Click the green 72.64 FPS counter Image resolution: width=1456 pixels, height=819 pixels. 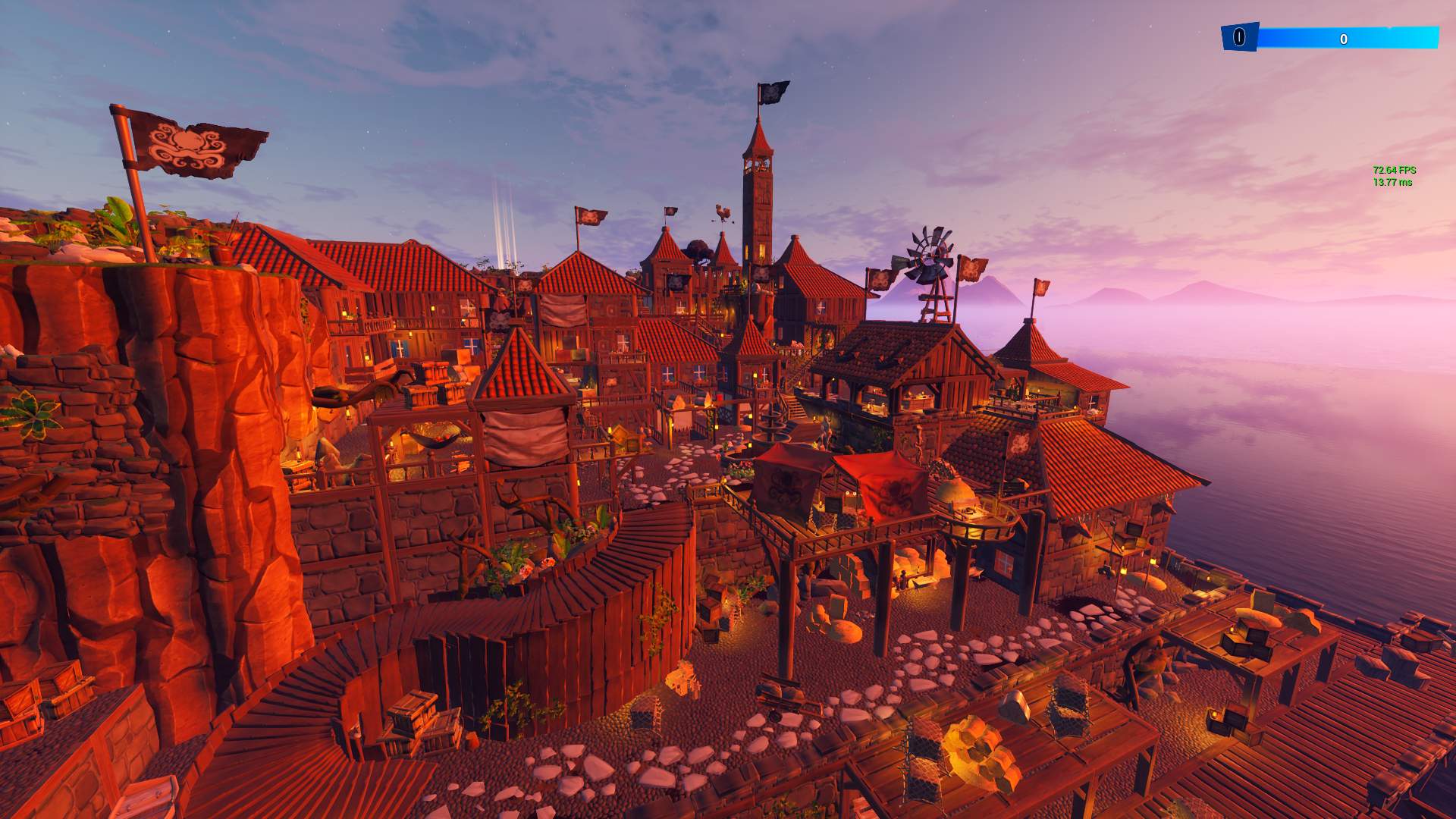coord(1394,170)
